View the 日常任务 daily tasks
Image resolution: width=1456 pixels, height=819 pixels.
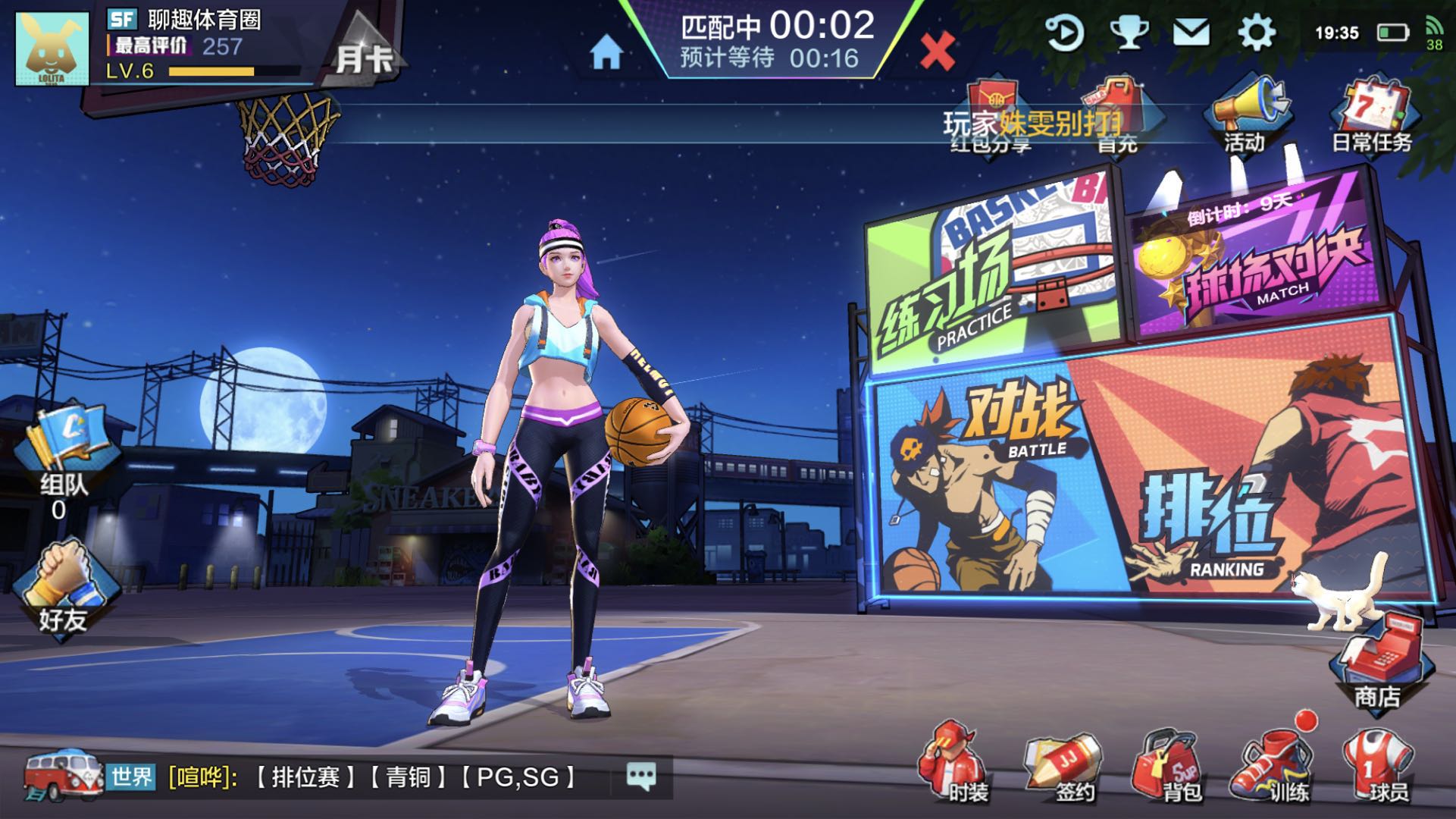pos(1372,115)
